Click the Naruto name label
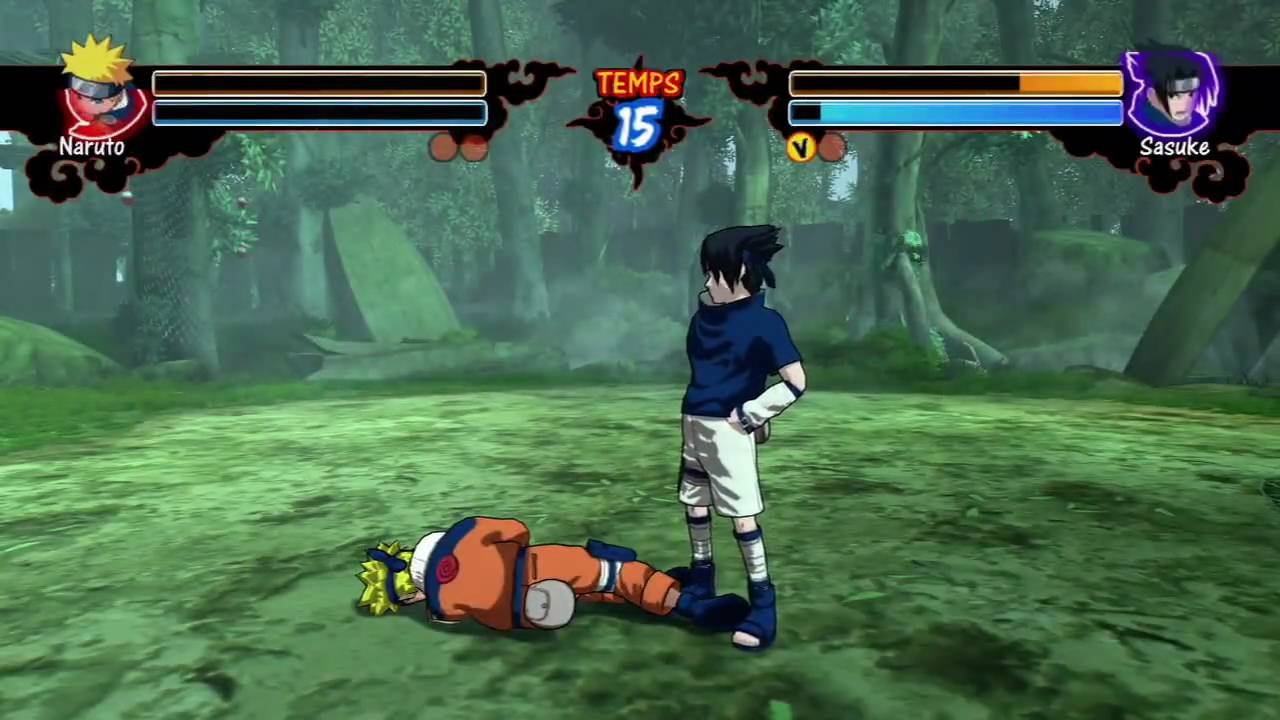 click(91, 146)
